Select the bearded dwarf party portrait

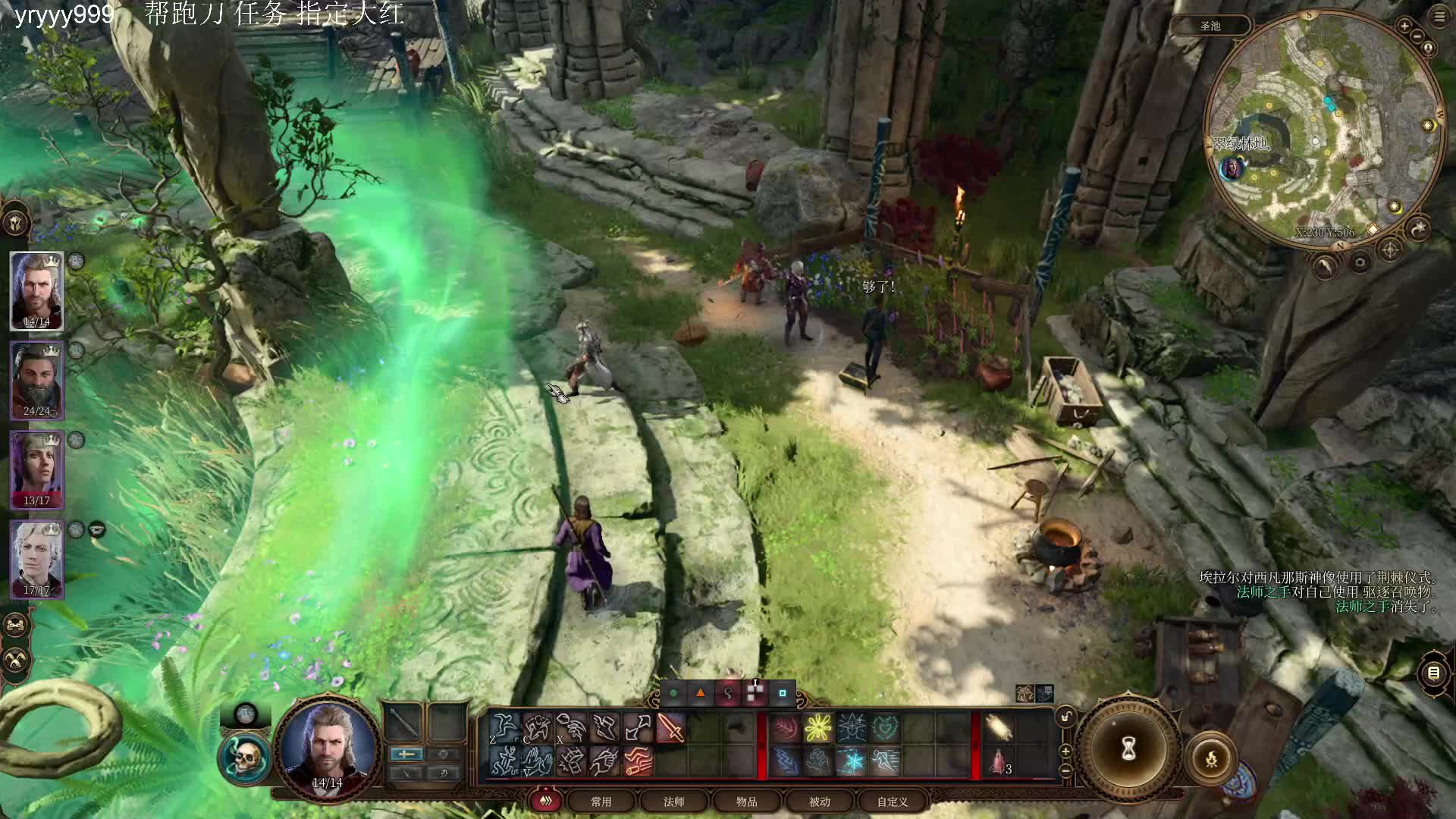36,380
